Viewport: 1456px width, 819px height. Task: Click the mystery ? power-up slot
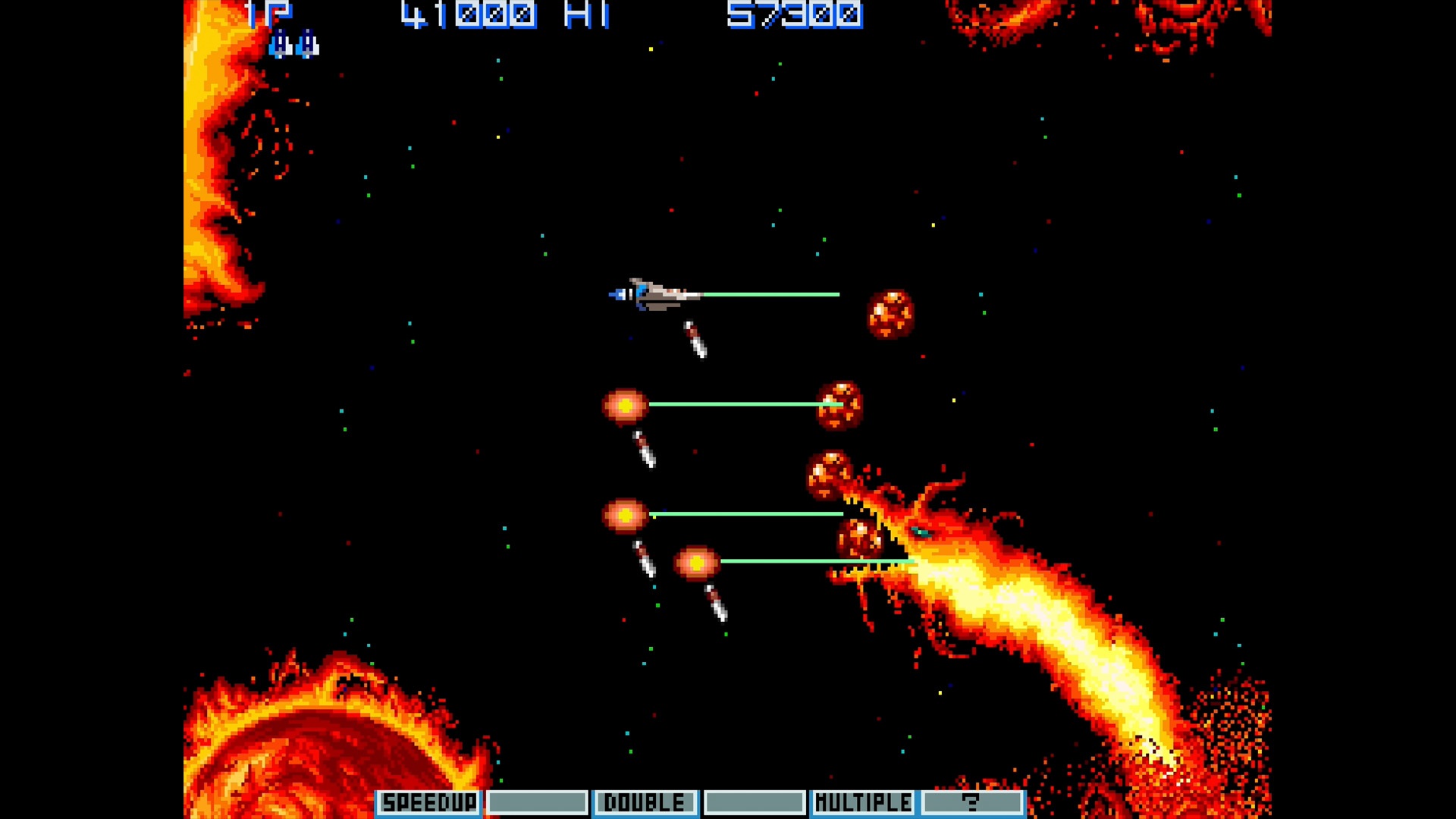click(973, 802)
